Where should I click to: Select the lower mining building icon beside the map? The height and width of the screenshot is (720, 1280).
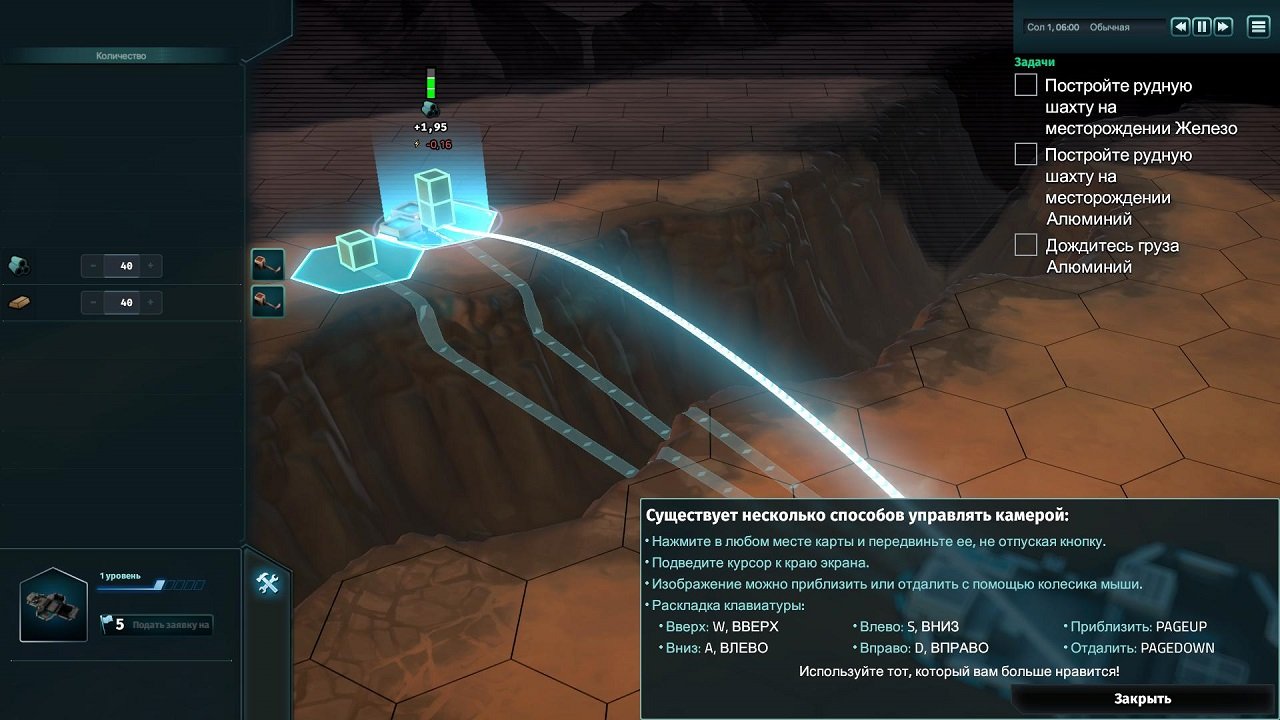point(267,300)
